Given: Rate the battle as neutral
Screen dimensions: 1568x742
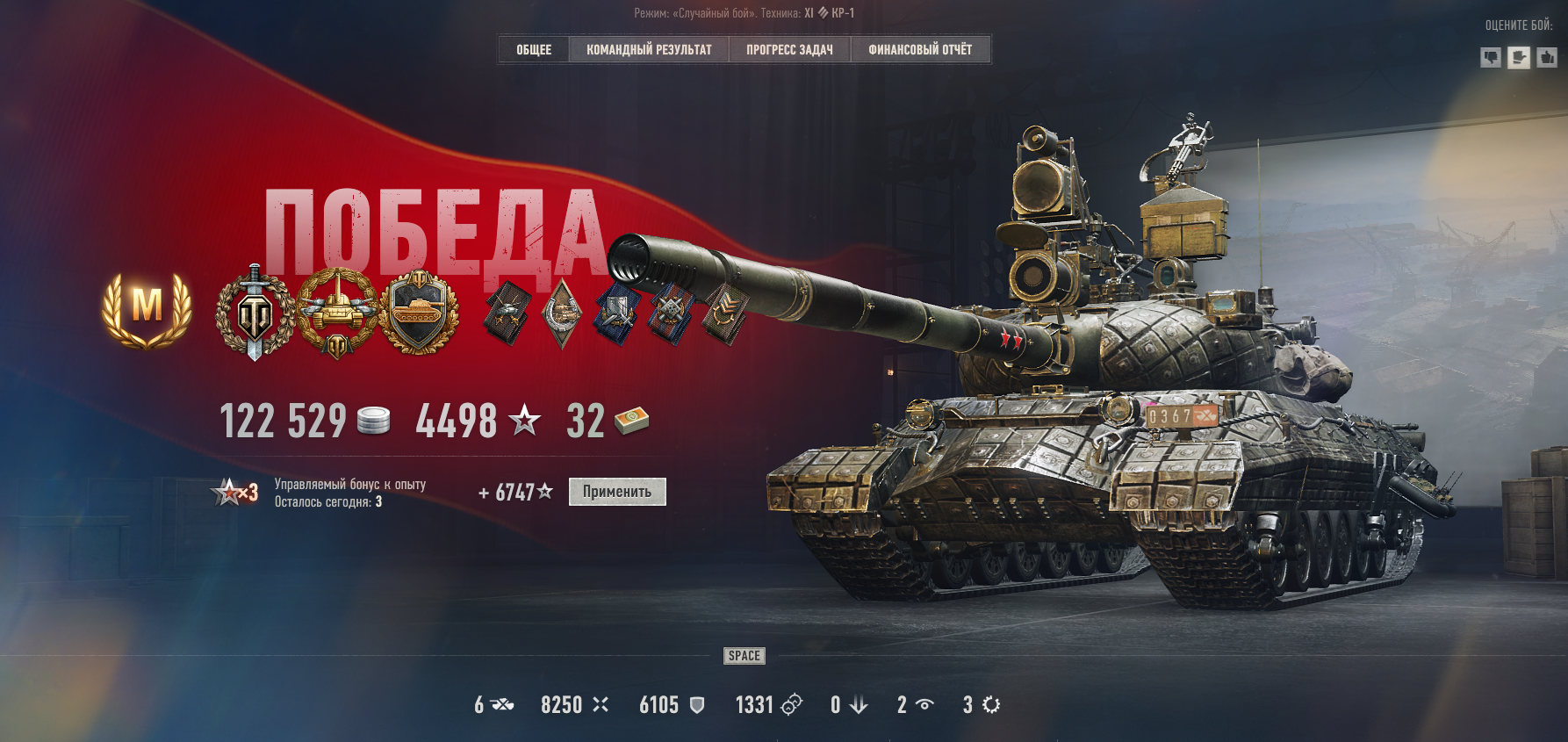Looking at the screenshot, I should 1519,58.
